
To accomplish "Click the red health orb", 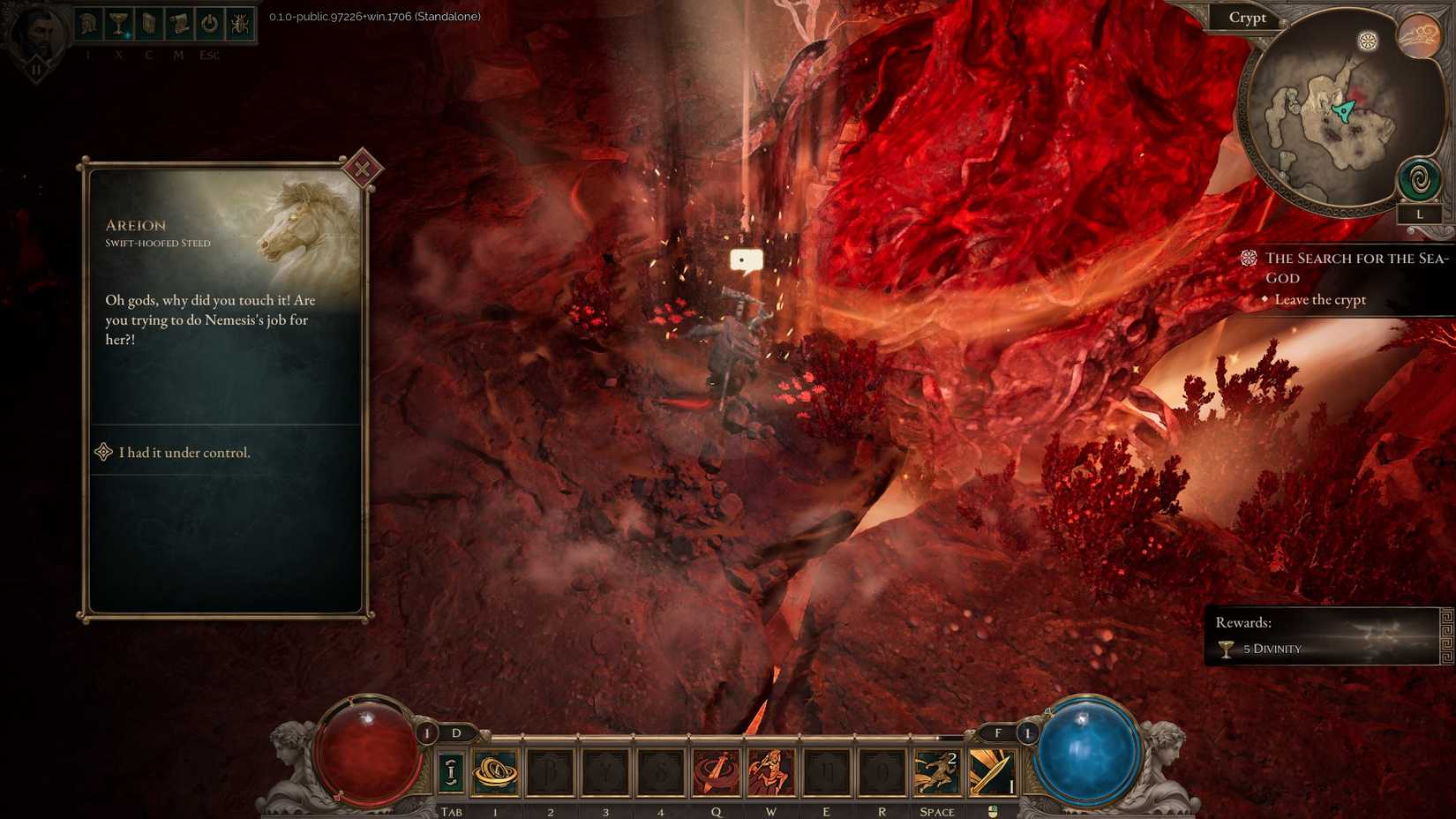I will pos(366,750).
